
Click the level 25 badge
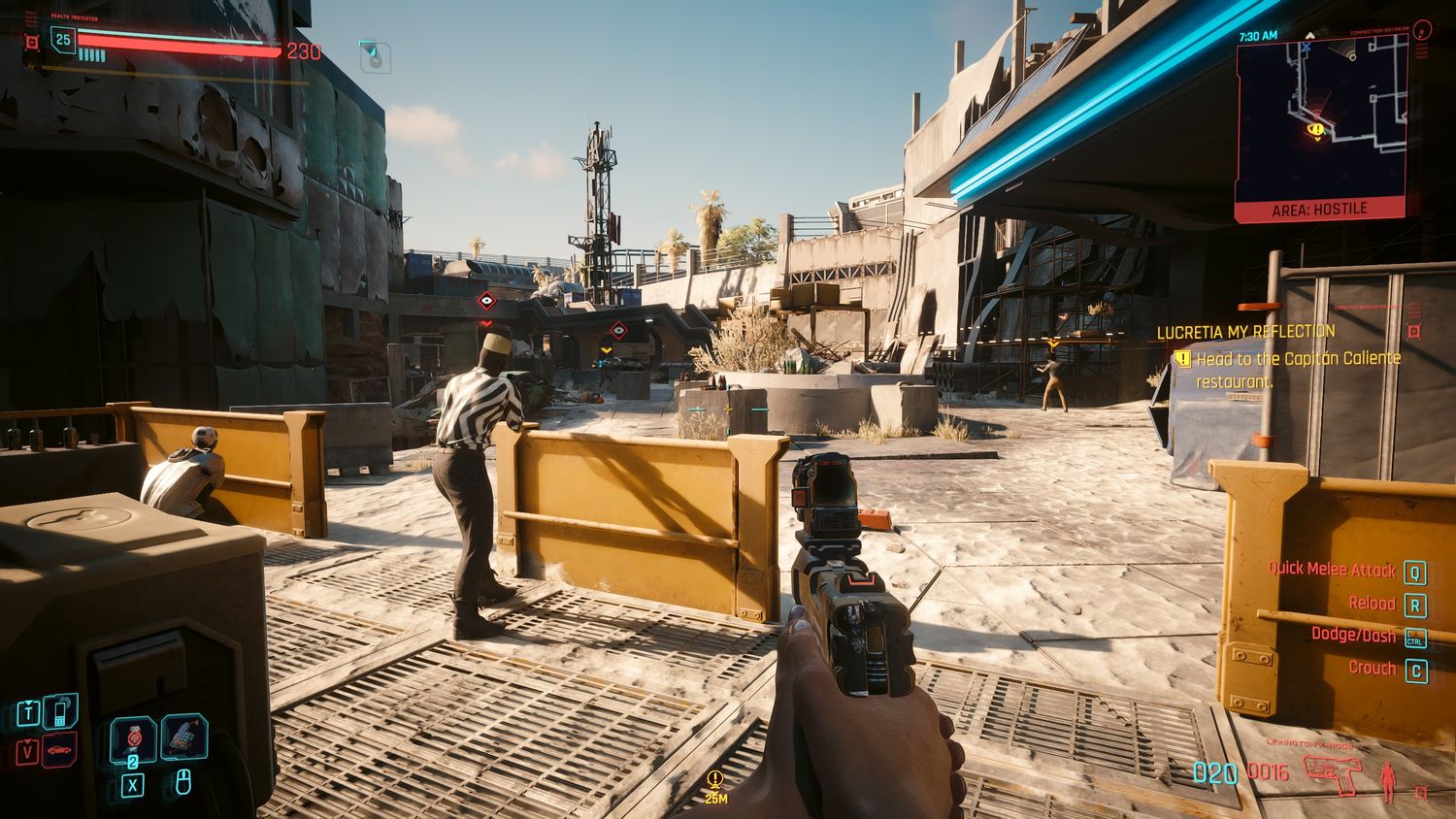(63, 40)
